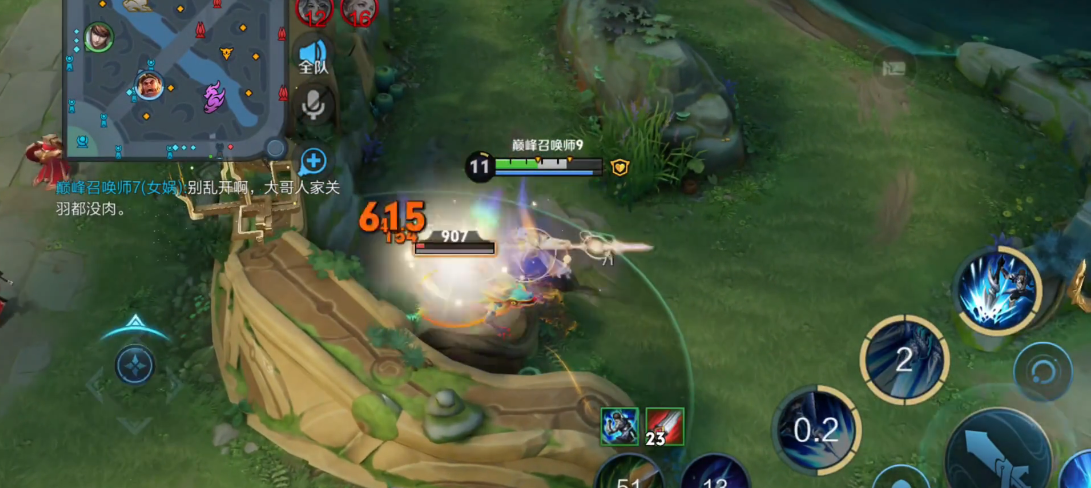
Task: Touch the movement joystick center
Action: pos(135,365)
